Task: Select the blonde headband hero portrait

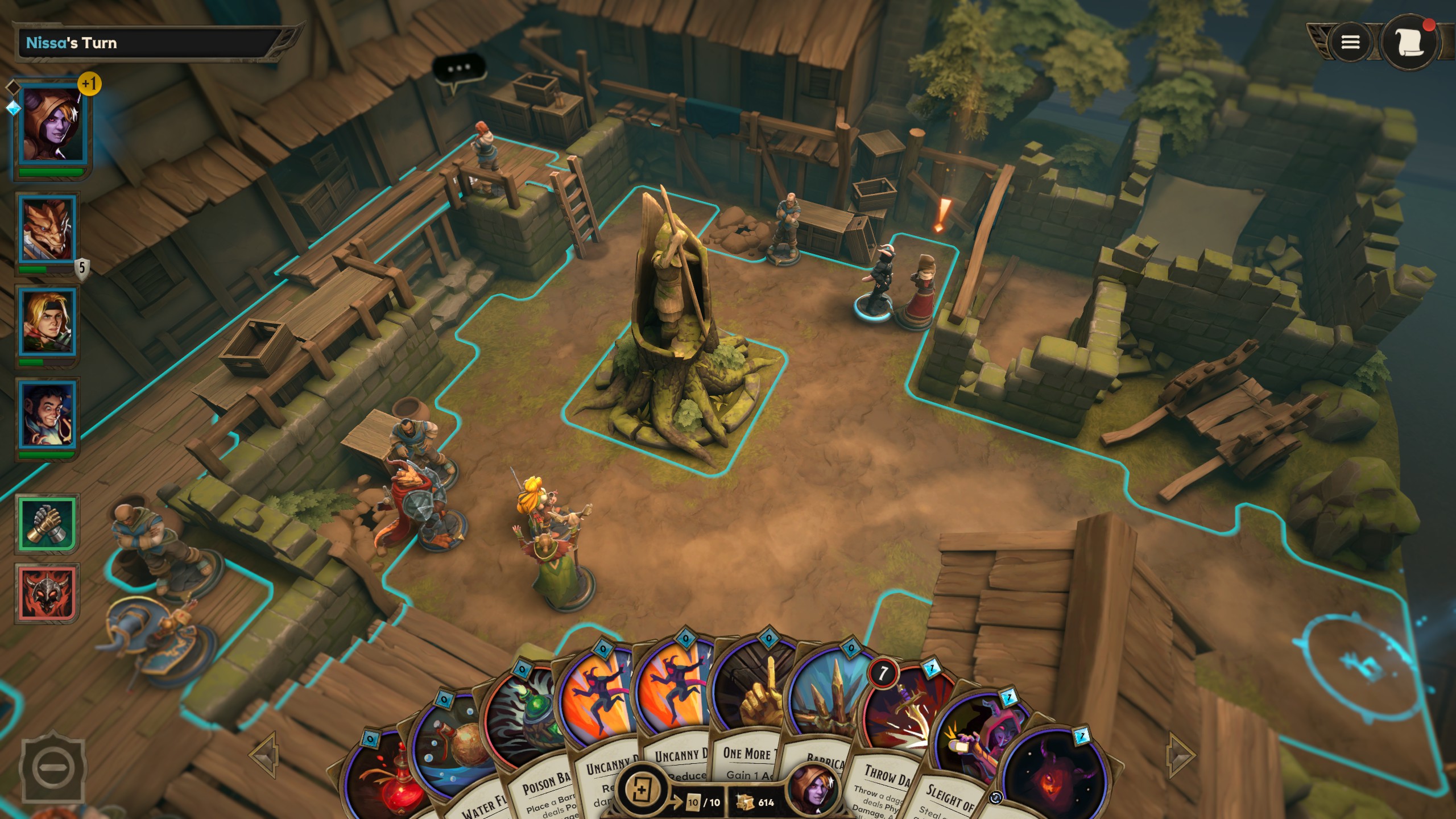Action: pyautogui.click(x=48, y=322)
